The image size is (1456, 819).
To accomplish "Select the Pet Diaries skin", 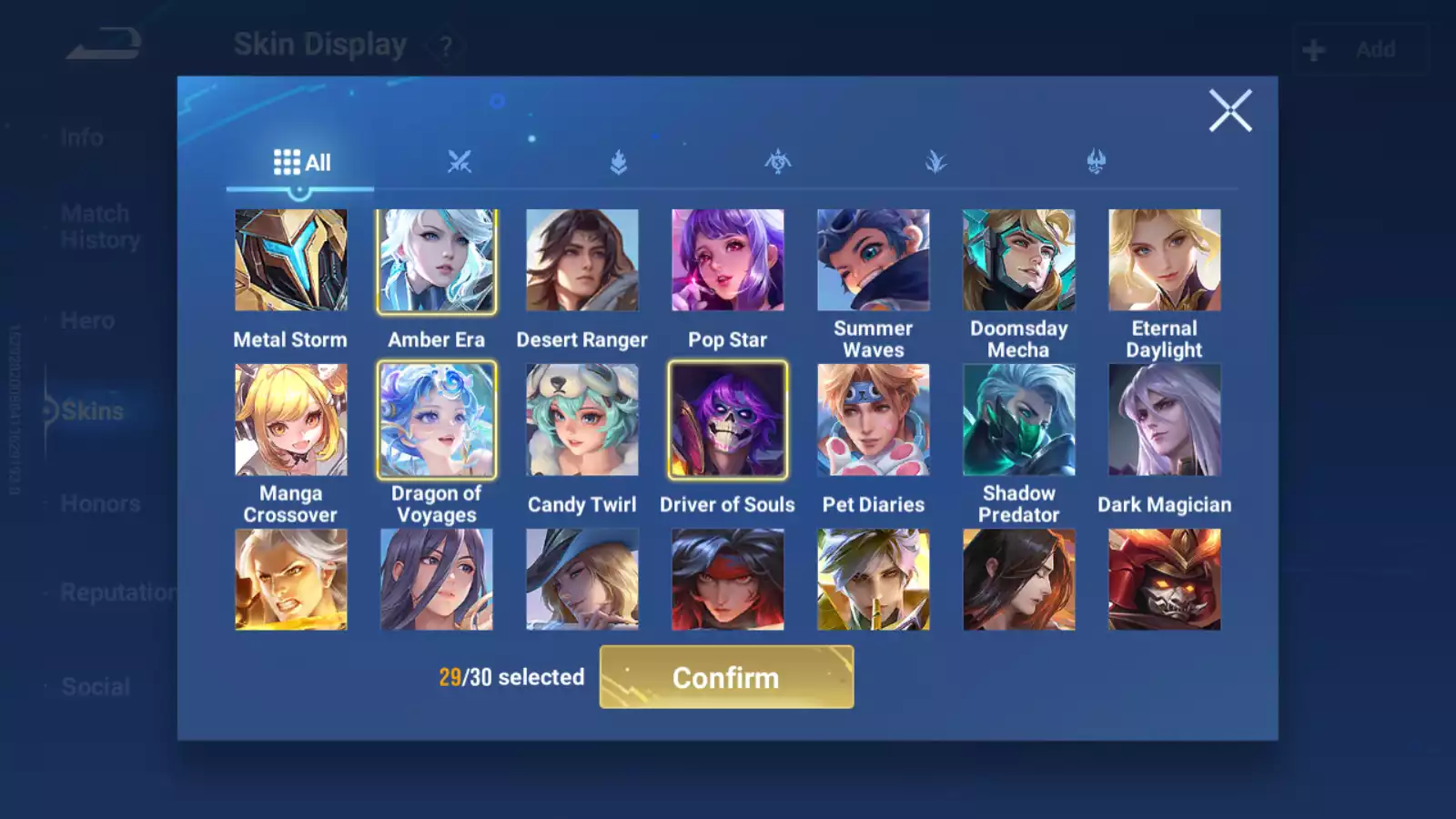I will [x=873, y=420].
